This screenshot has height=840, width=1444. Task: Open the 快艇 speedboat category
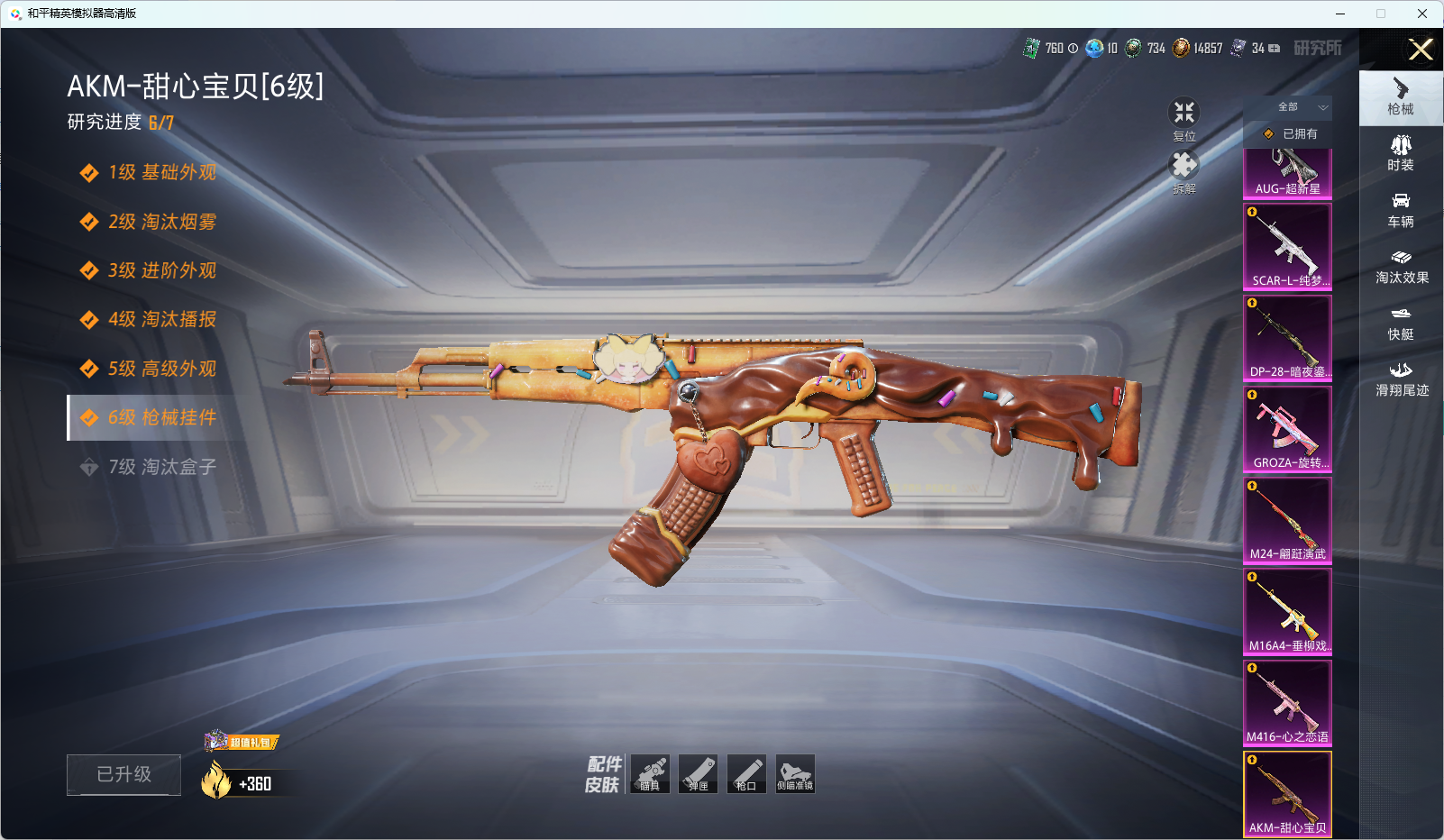1401,323
